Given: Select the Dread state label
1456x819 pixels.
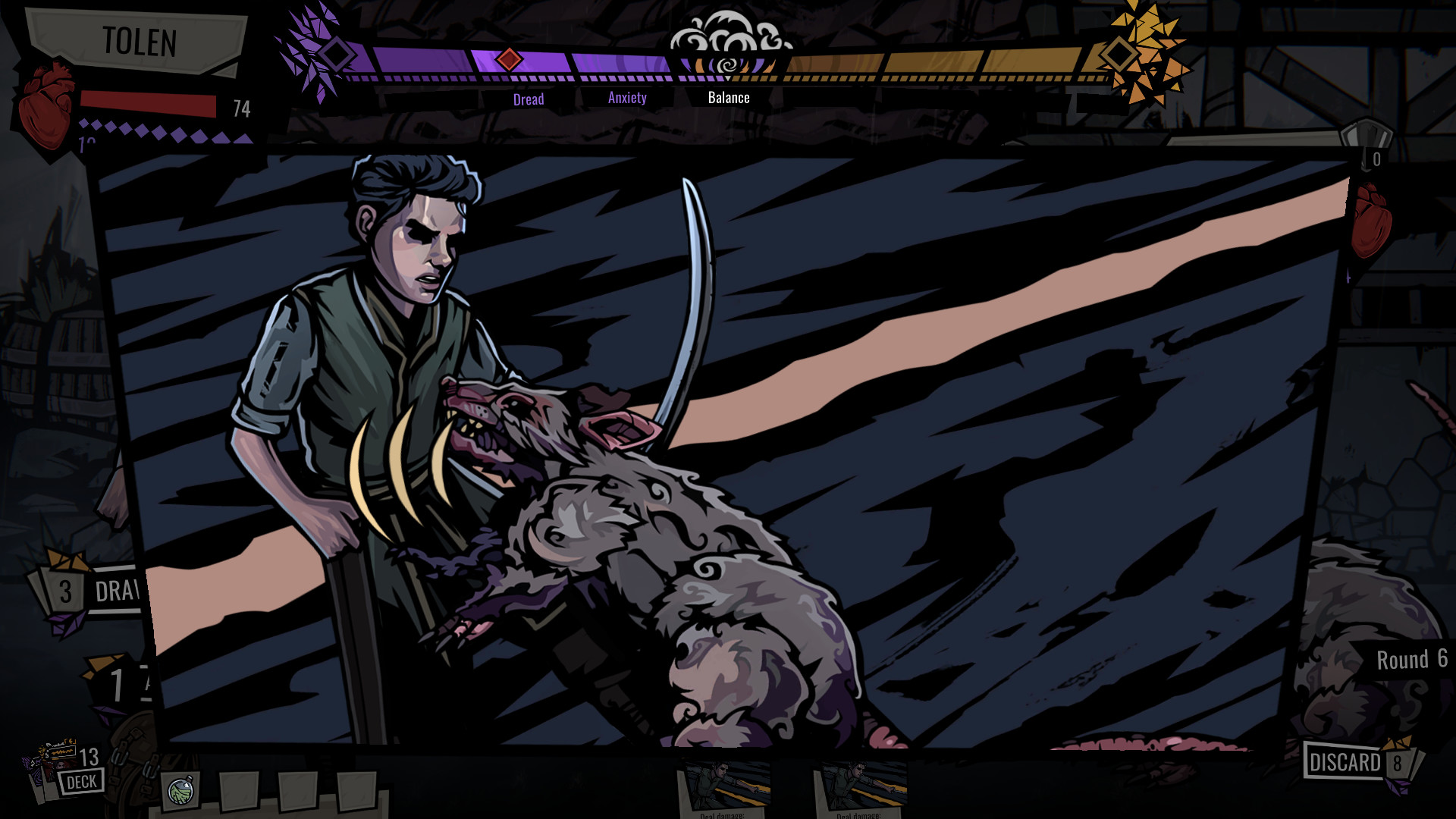Looking at the screenshot, I should (x=529, y=98).
